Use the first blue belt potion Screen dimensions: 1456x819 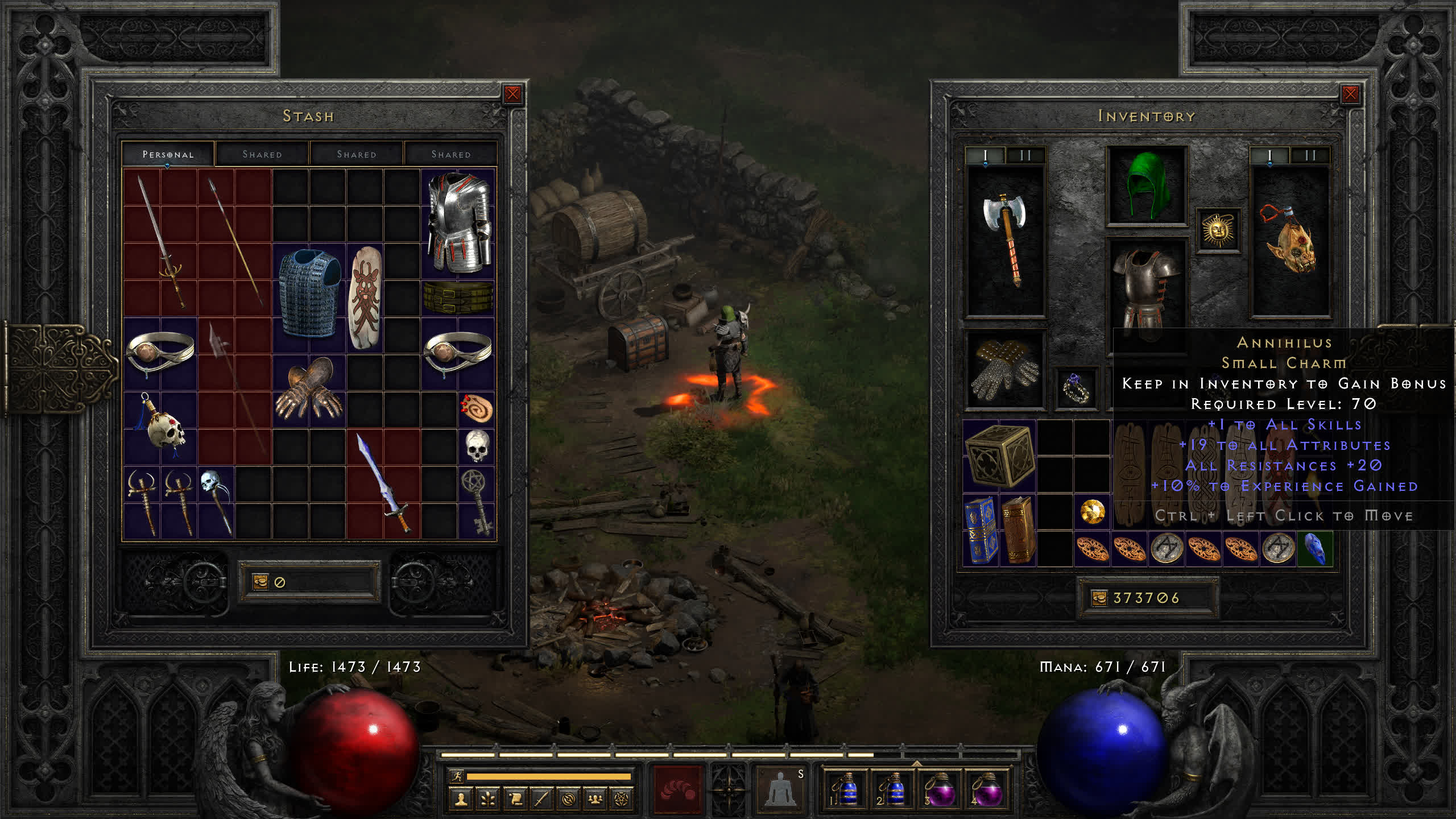click(x=846, y=789)
